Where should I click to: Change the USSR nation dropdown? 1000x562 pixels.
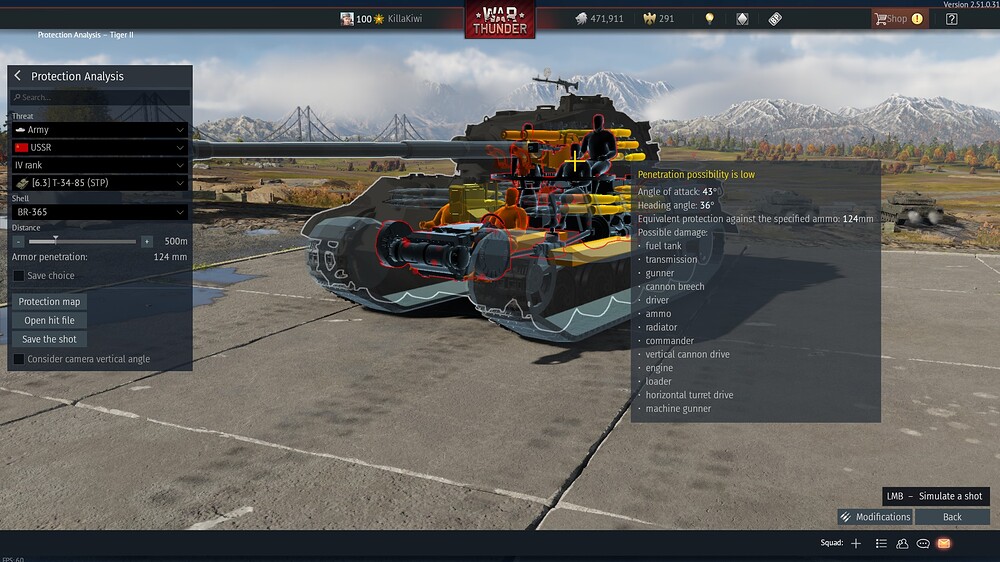[x=100, y=148]
